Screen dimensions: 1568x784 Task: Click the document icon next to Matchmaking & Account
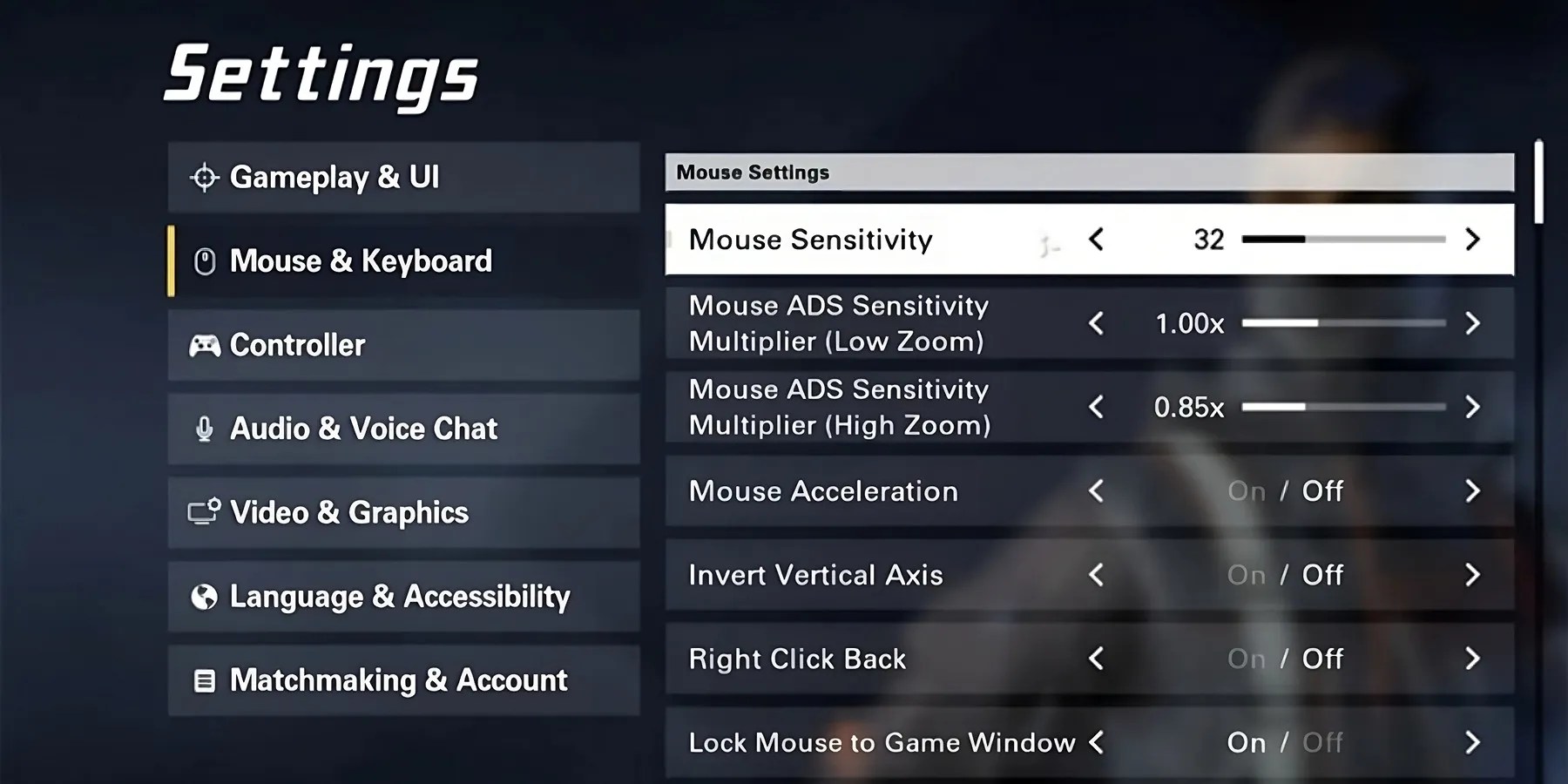click(x=204, y=679)
